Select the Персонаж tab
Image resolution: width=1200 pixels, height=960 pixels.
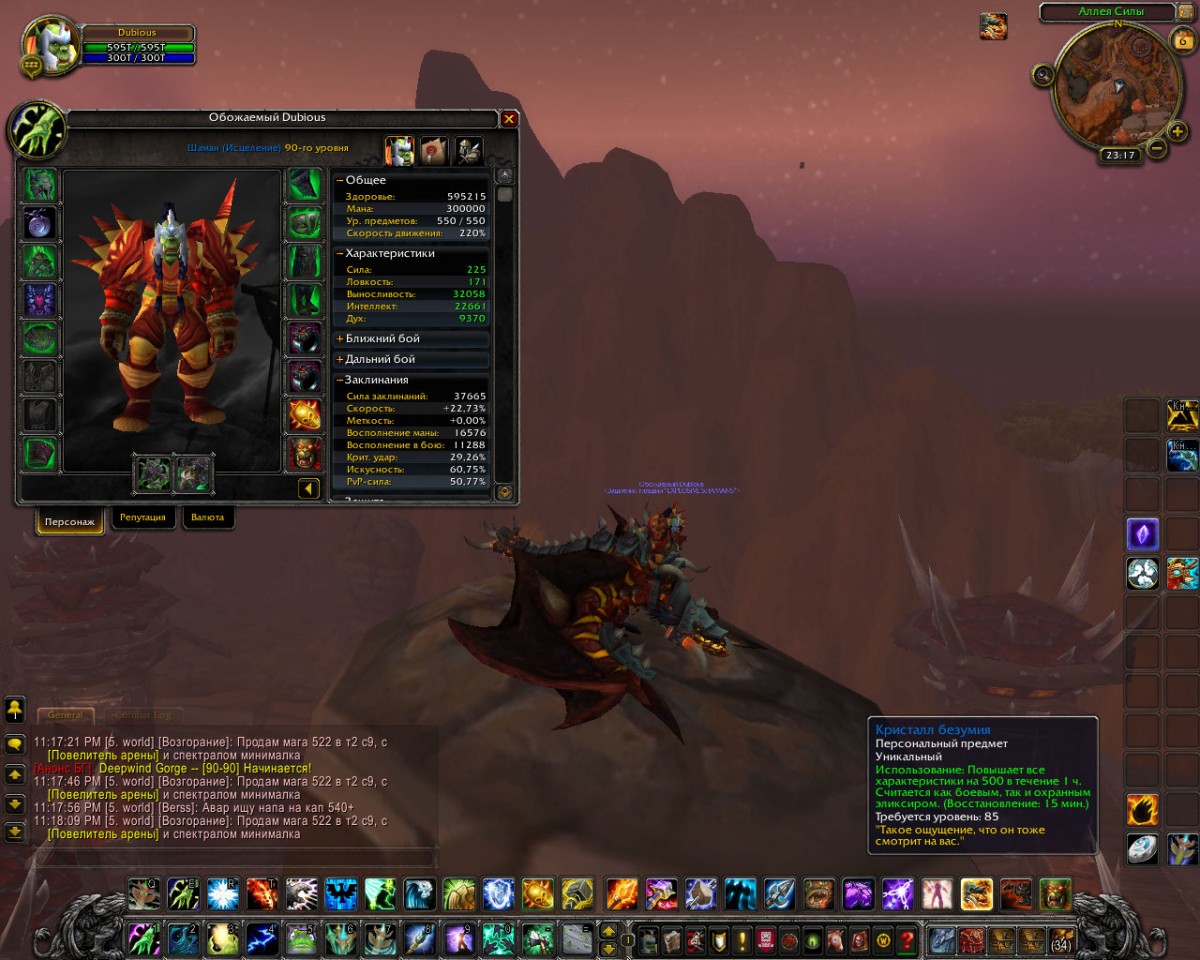point(70,520)
